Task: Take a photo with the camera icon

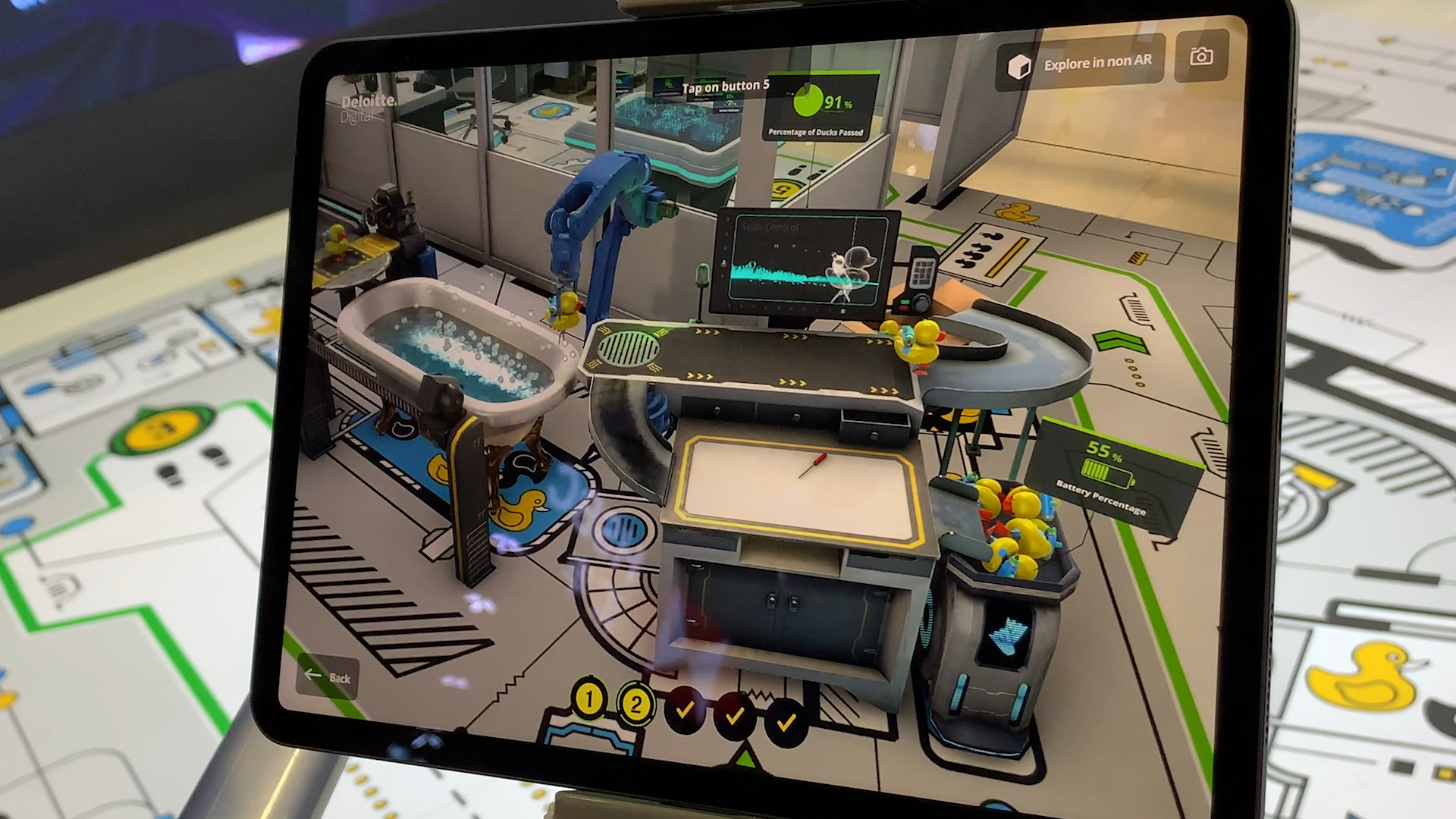Action: point(1201,57)
